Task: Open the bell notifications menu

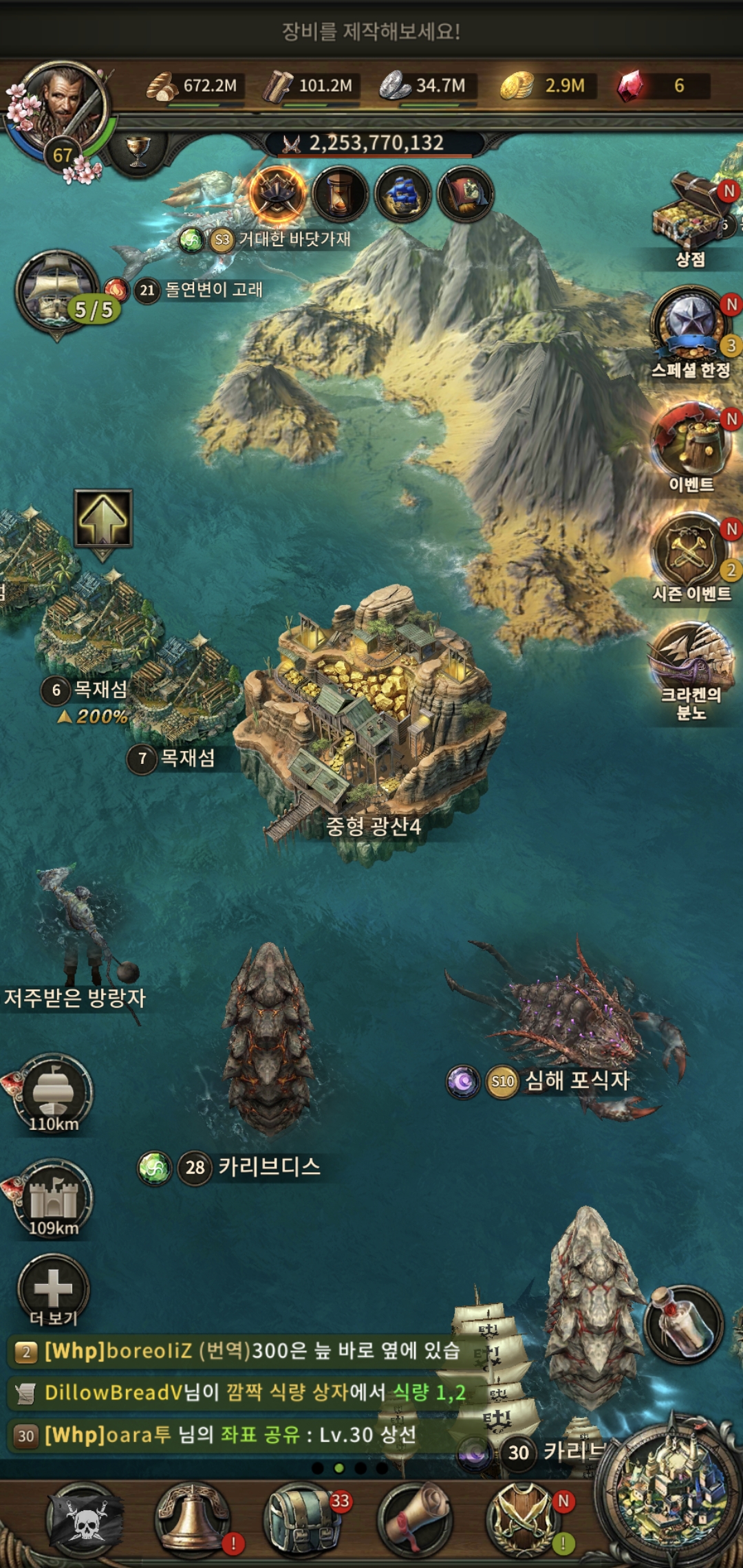Action: 193,1520
